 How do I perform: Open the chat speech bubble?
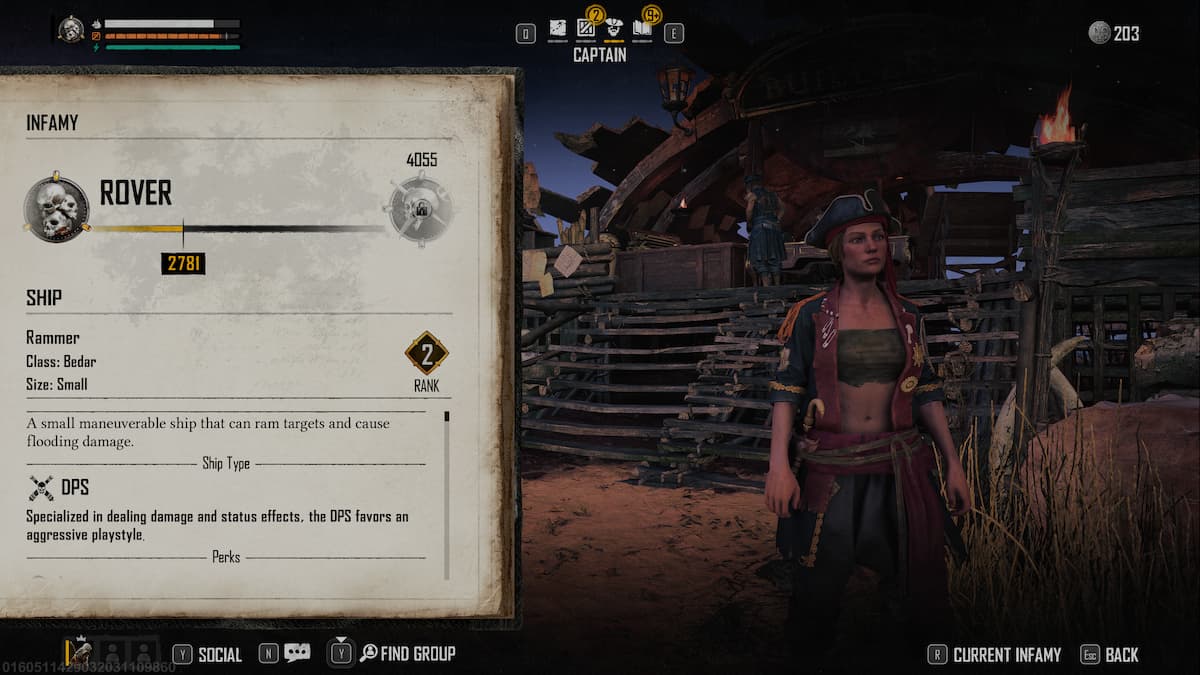pyautogui.click(x=297, y=653)
